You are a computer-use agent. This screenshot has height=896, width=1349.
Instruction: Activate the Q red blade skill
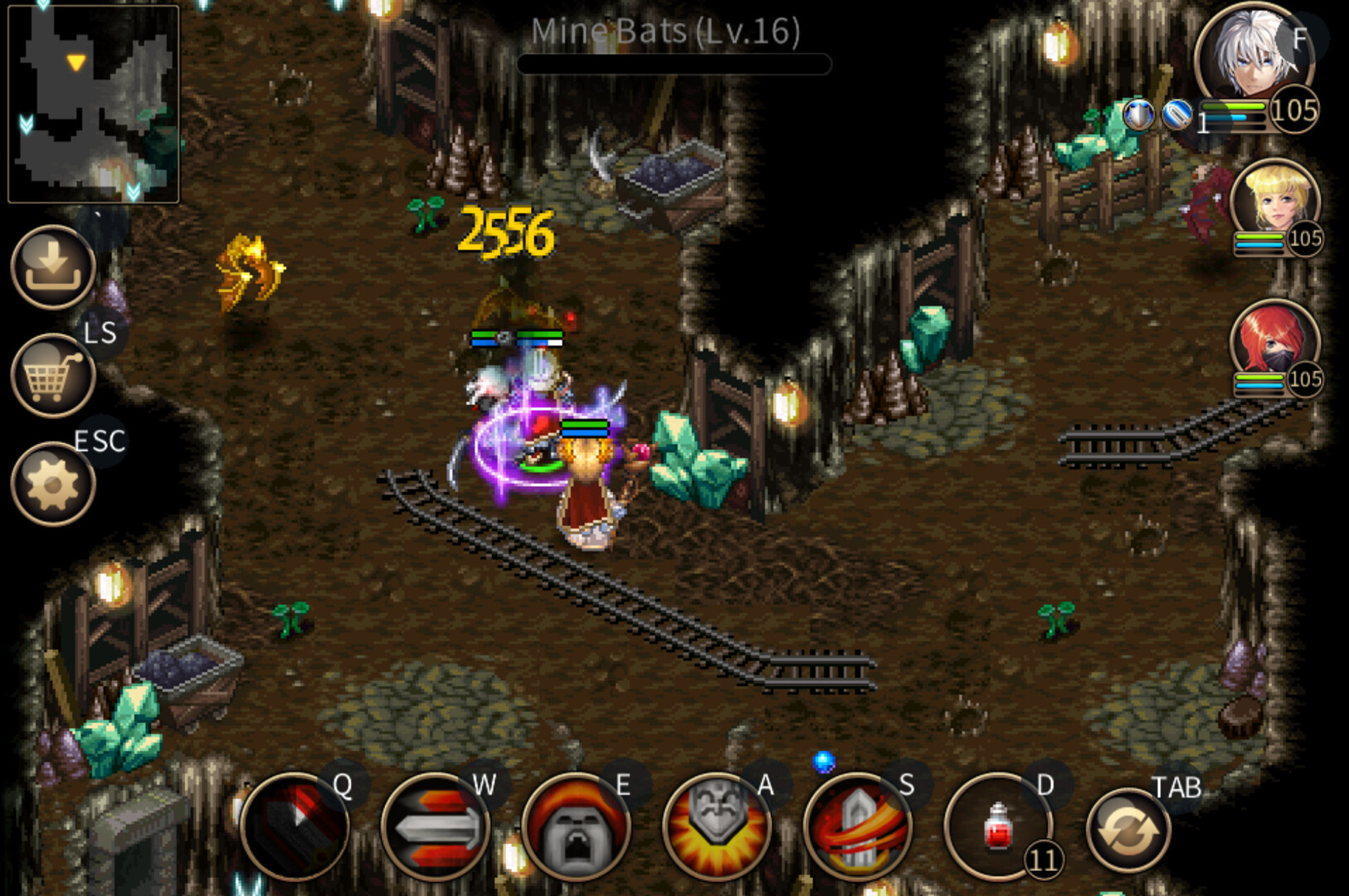[295, 830]
